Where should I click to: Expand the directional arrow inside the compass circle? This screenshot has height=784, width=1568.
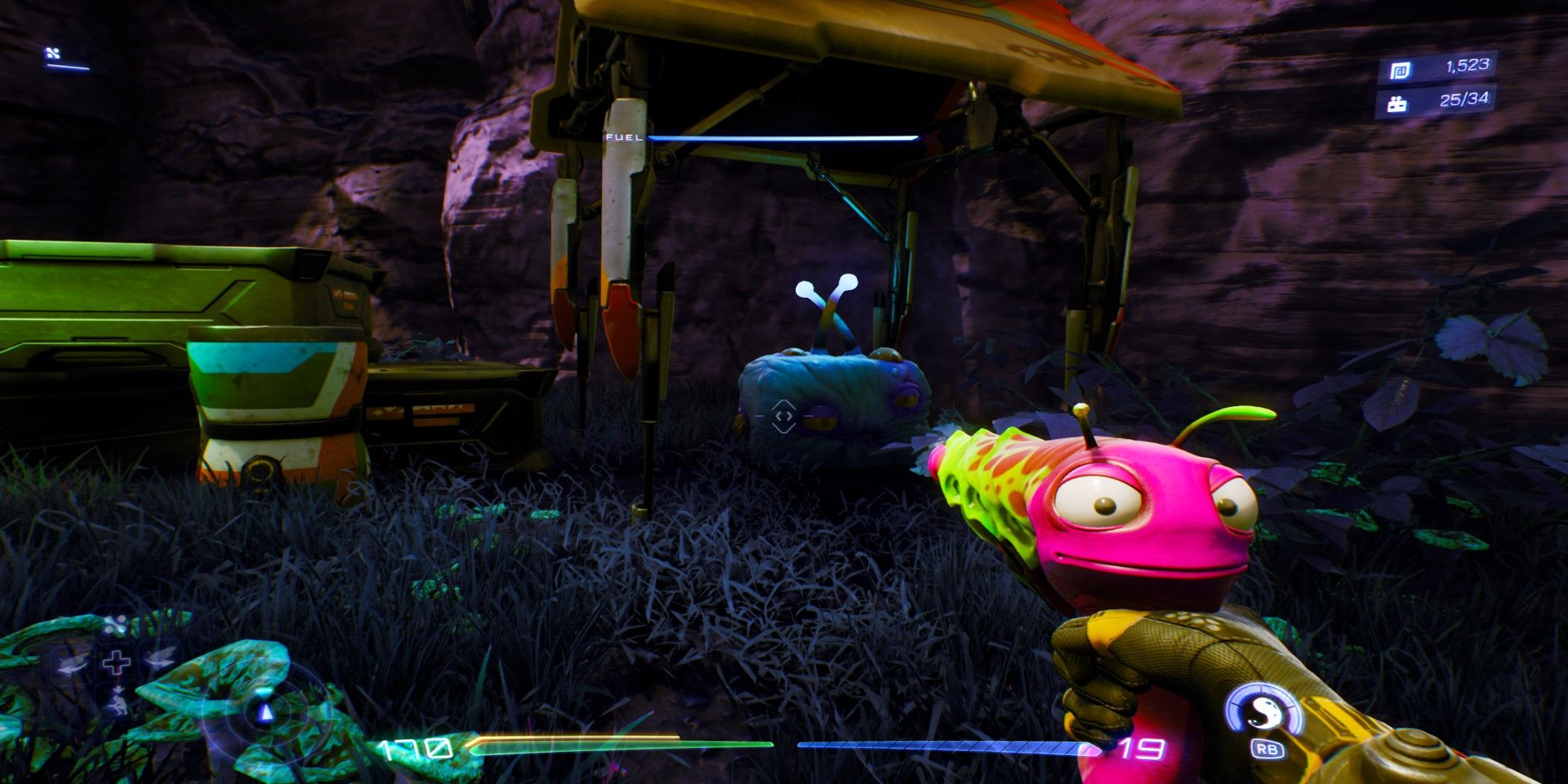(x=267, y=713)
